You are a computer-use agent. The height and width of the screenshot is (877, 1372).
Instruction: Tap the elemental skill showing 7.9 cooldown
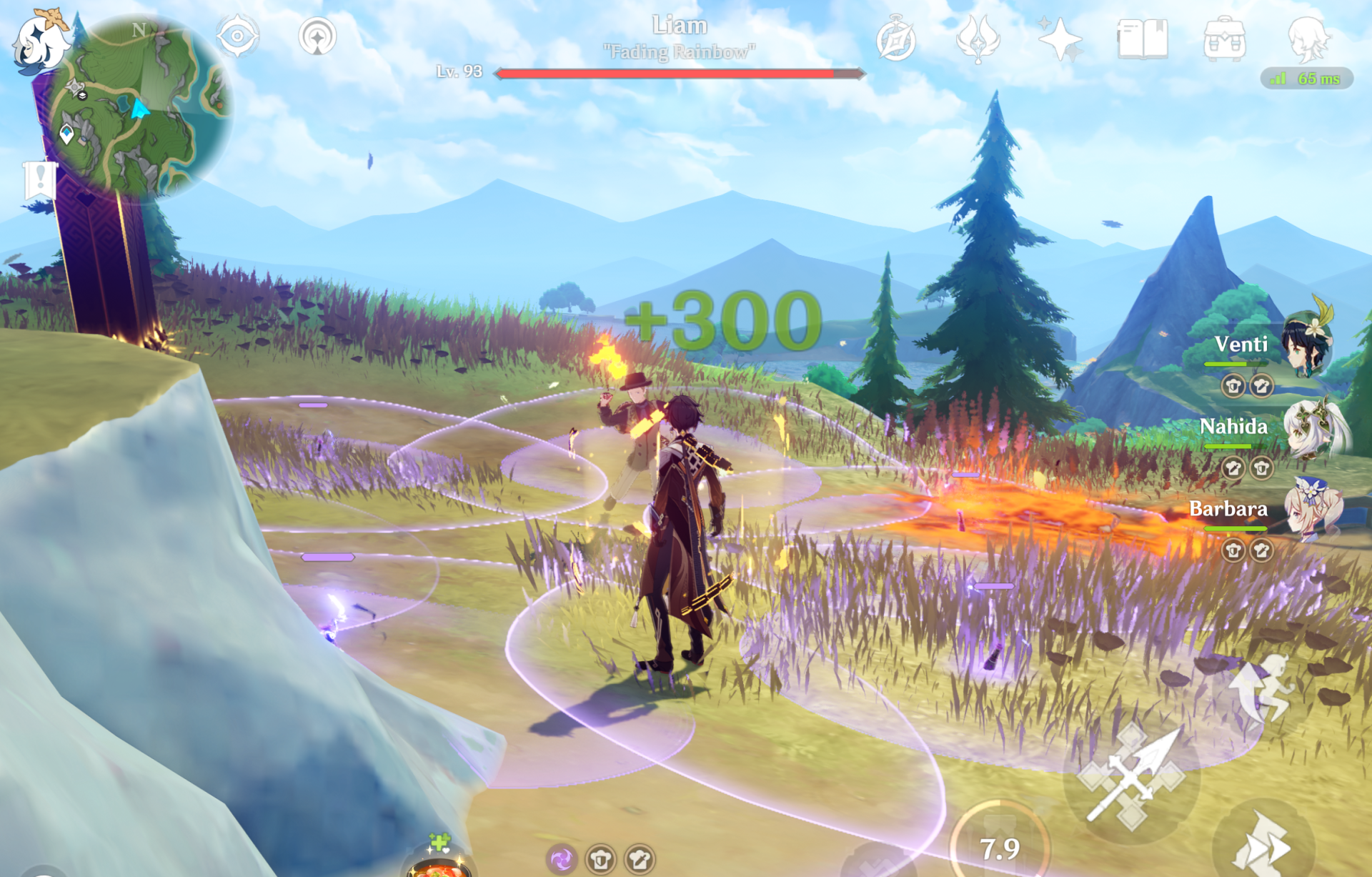pos(999,847)
